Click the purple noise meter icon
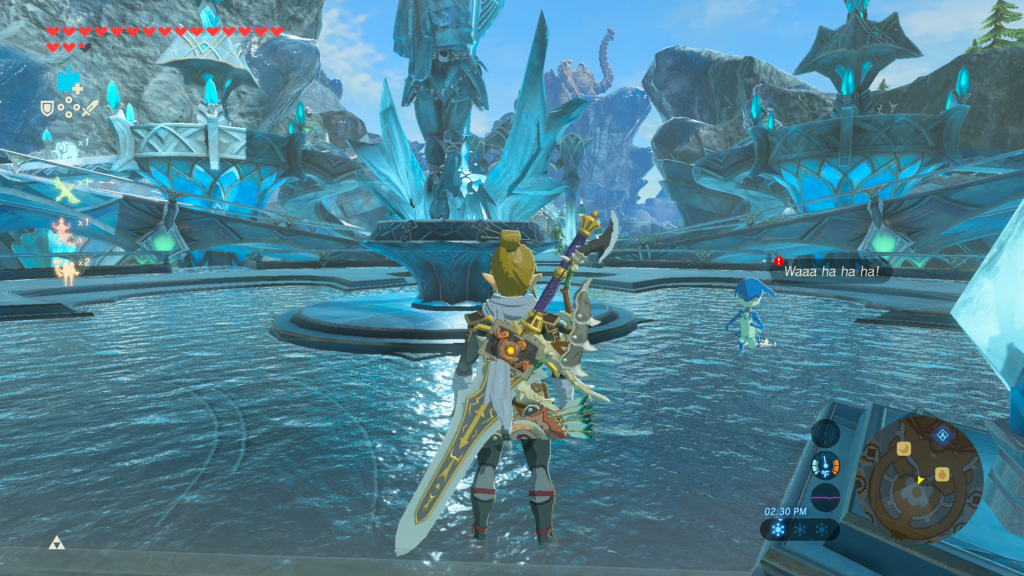1024x576 pixels. point(825,497)
